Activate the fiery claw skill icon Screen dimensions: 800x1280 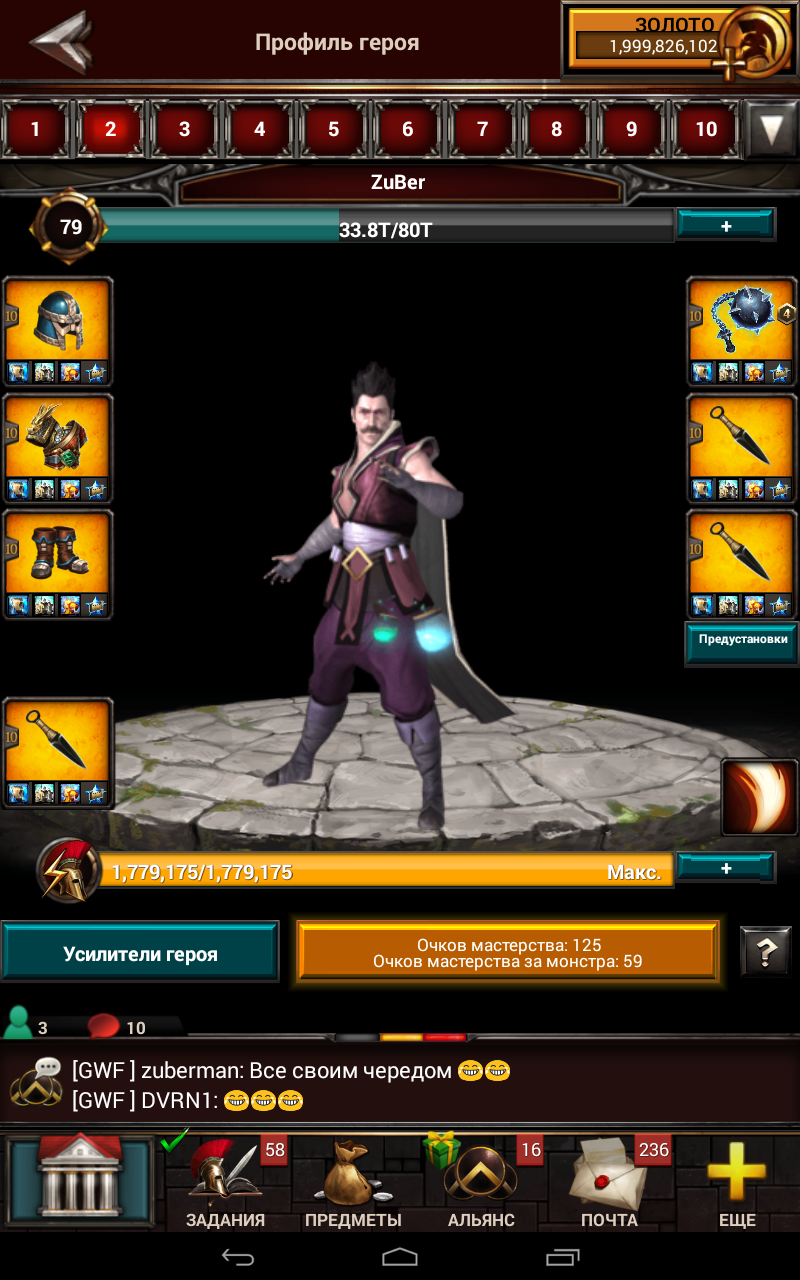tap(760, 797)
